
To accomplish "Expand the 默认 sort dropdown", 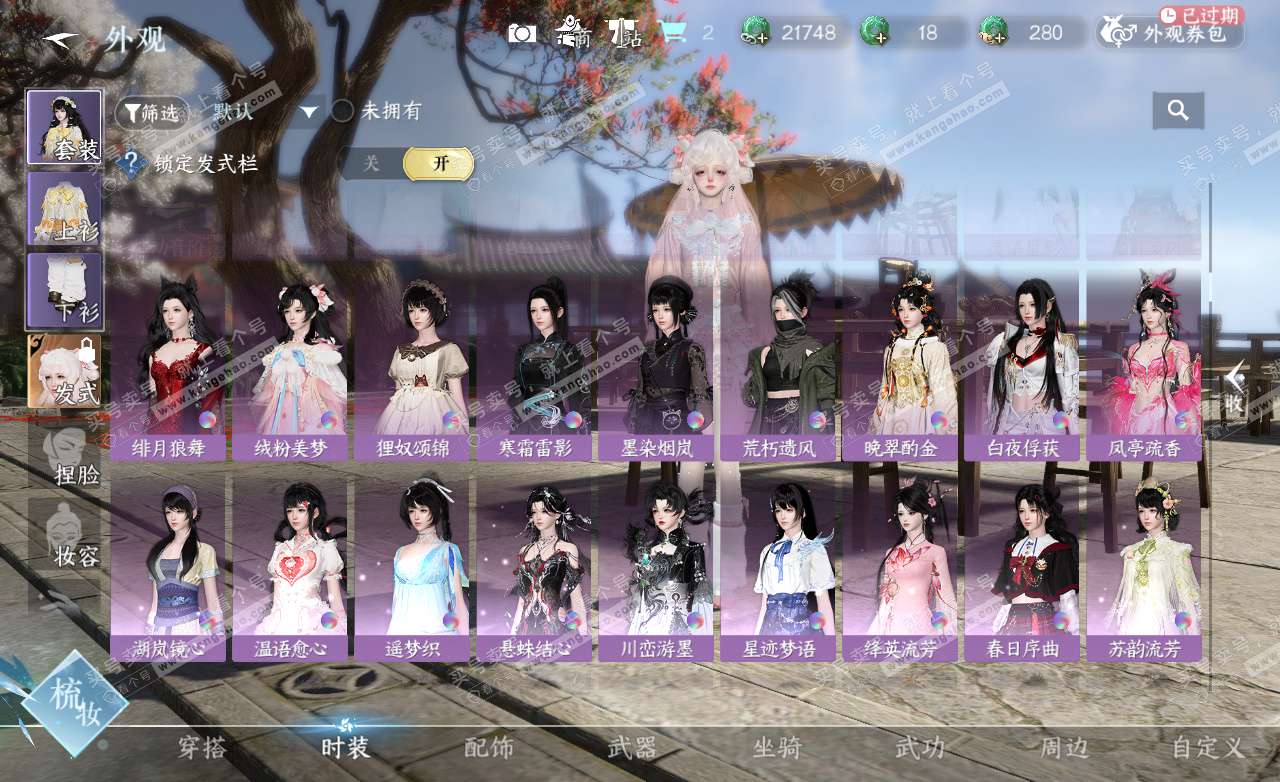I will tap(309, 112).
